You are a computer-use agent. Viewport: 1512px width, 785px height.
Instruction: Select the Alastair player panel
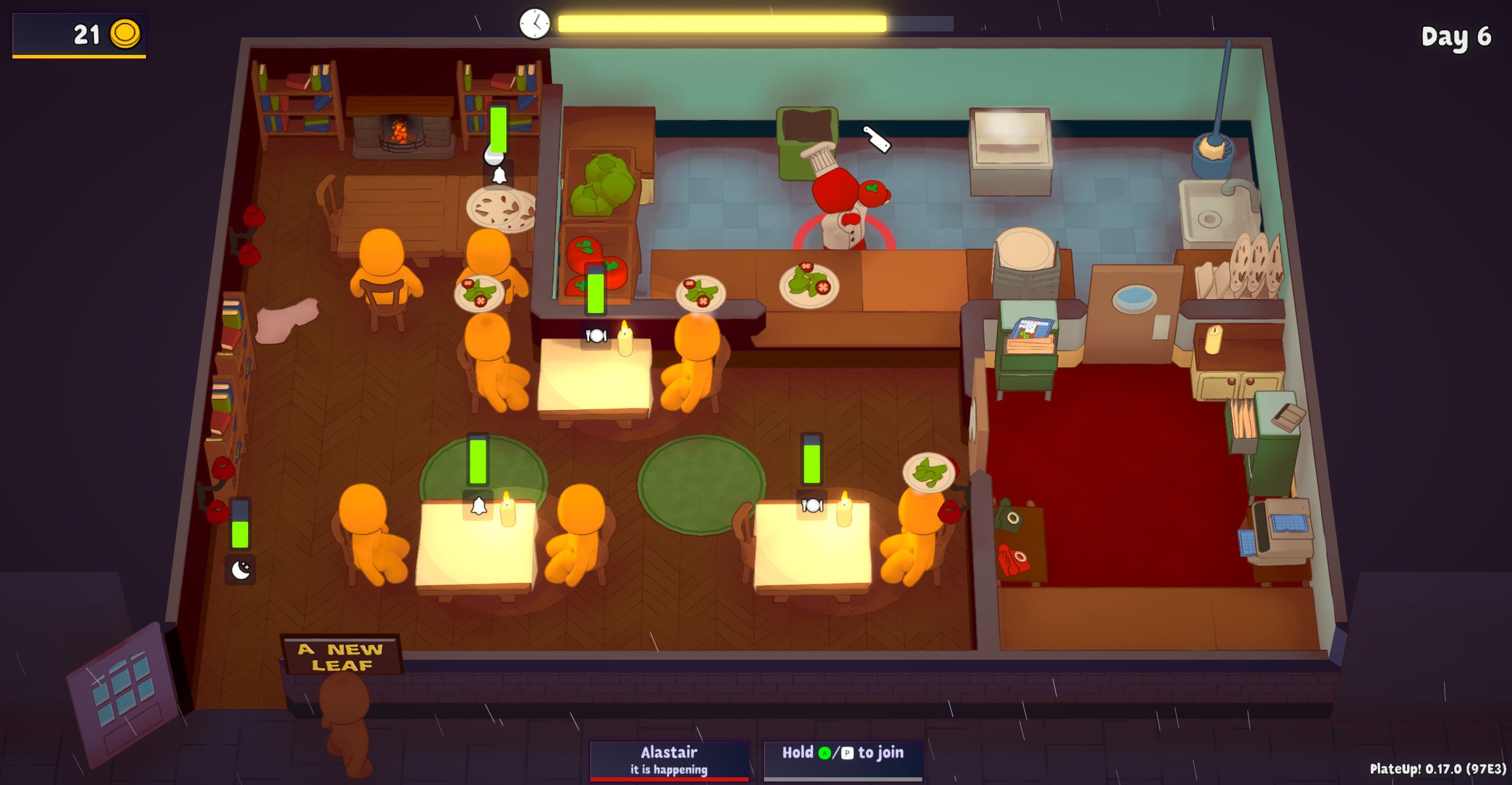[x=669, y=760]
